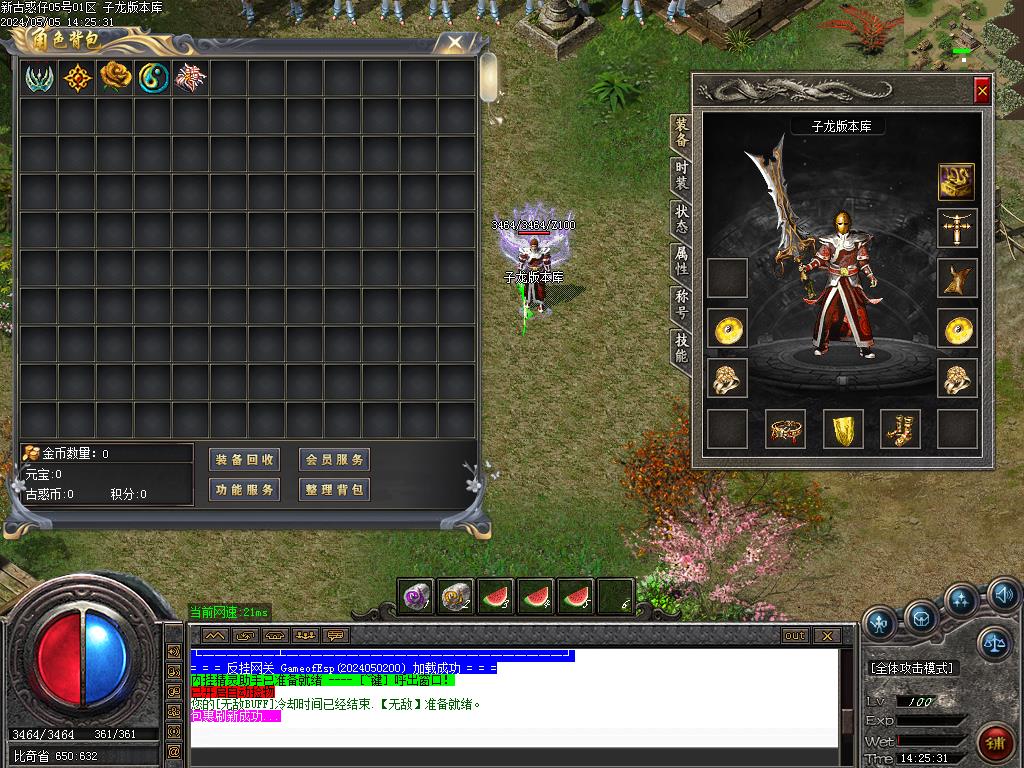
Task: Switch to the 时装 costume tab
Action: (x=681, y=176)
